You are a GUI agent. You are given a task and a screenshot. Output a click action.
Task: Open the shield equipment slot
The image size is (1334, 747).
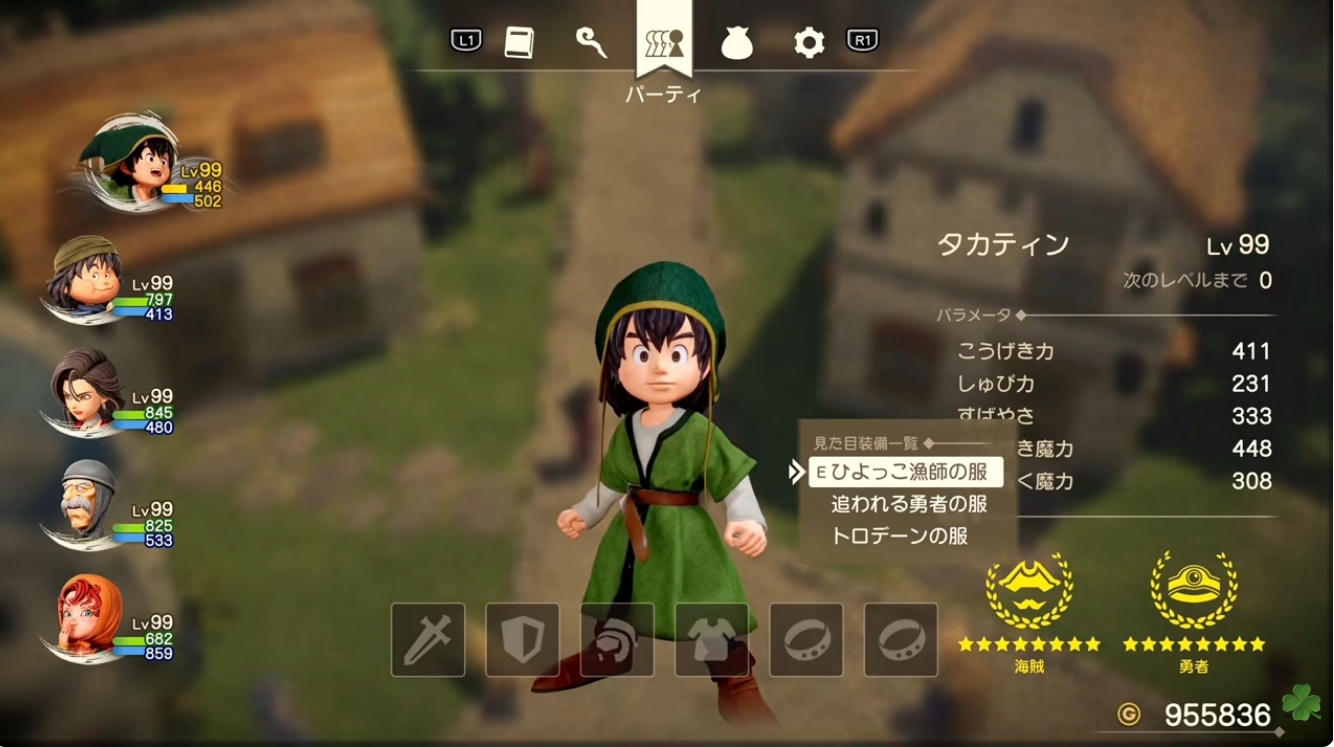522,640
